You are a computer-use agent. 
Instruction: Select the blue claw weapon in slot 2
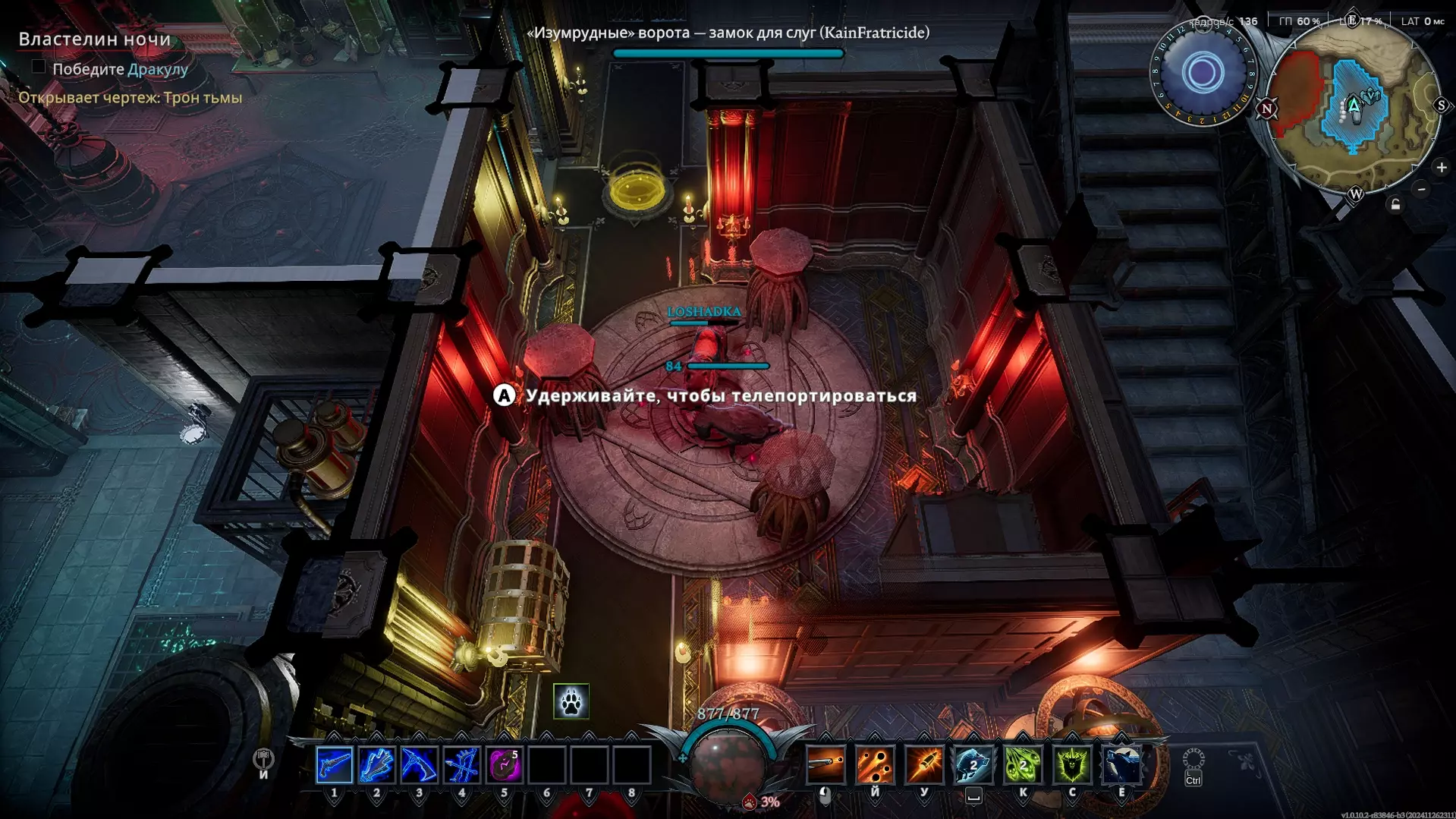[376, 765]
